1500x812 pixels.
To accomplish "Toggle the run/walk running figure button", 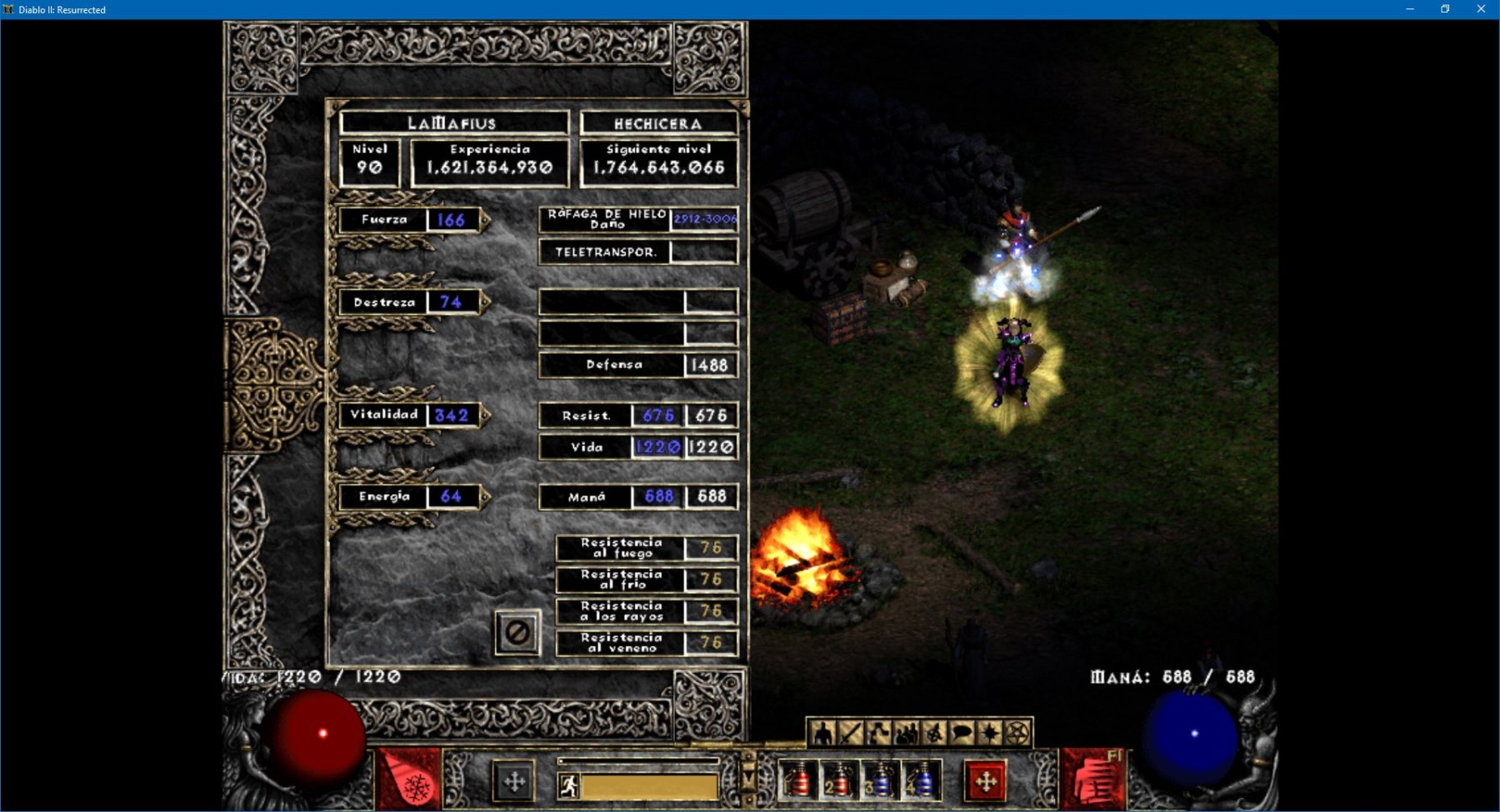I will (x=569, y=785).
